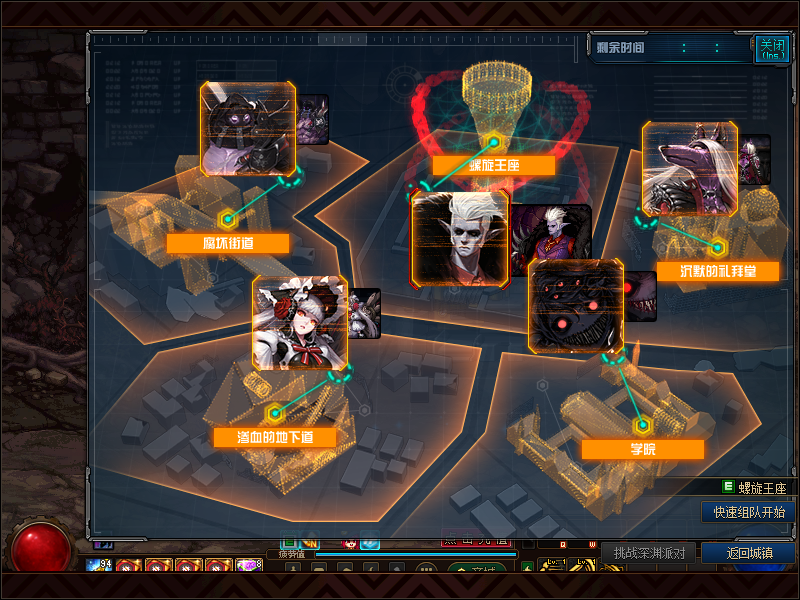
Task: Select the 学院 dungeon label
Action: 642,449
